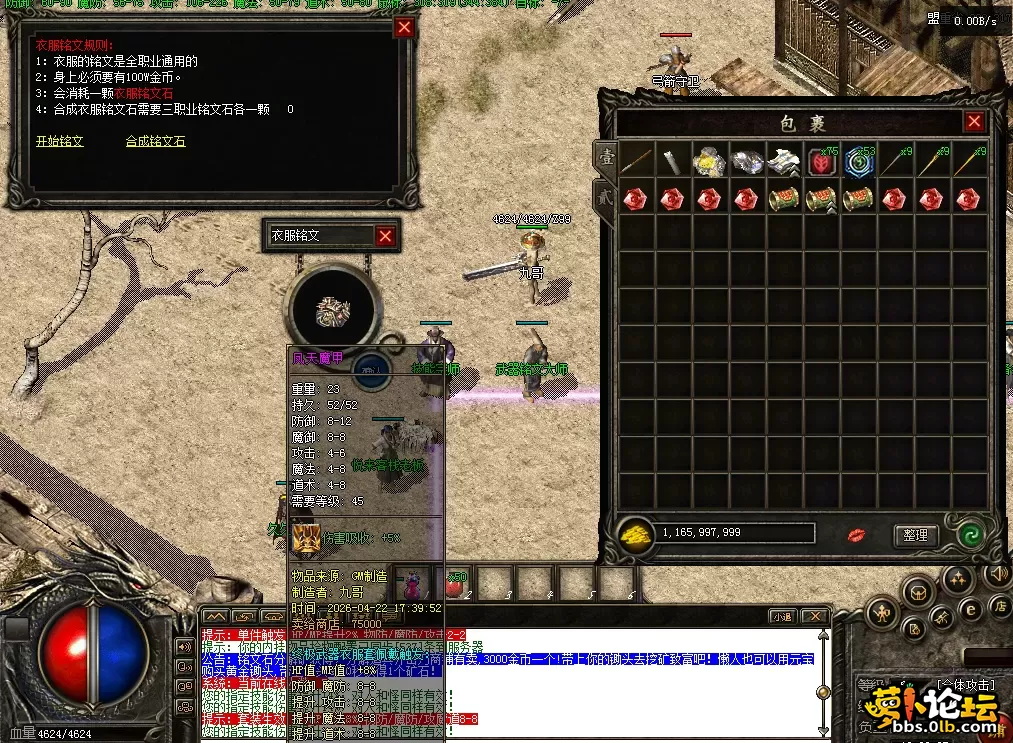Choose the 合成铭文石 combine stones link
1013x743 pixels.
(x=155, y=141)
